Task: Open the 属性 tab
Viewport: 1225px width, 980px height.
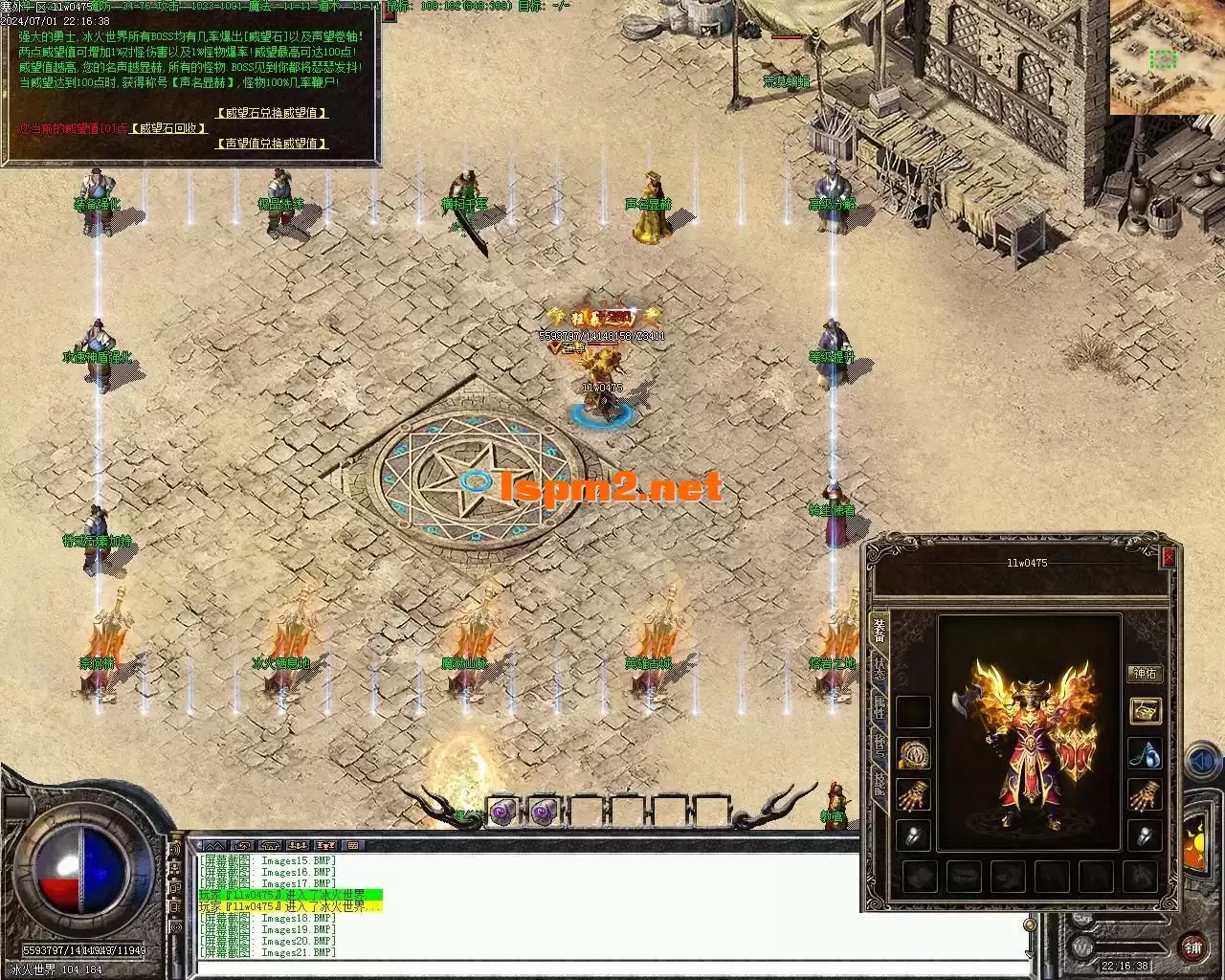Action: pos(880,708)
